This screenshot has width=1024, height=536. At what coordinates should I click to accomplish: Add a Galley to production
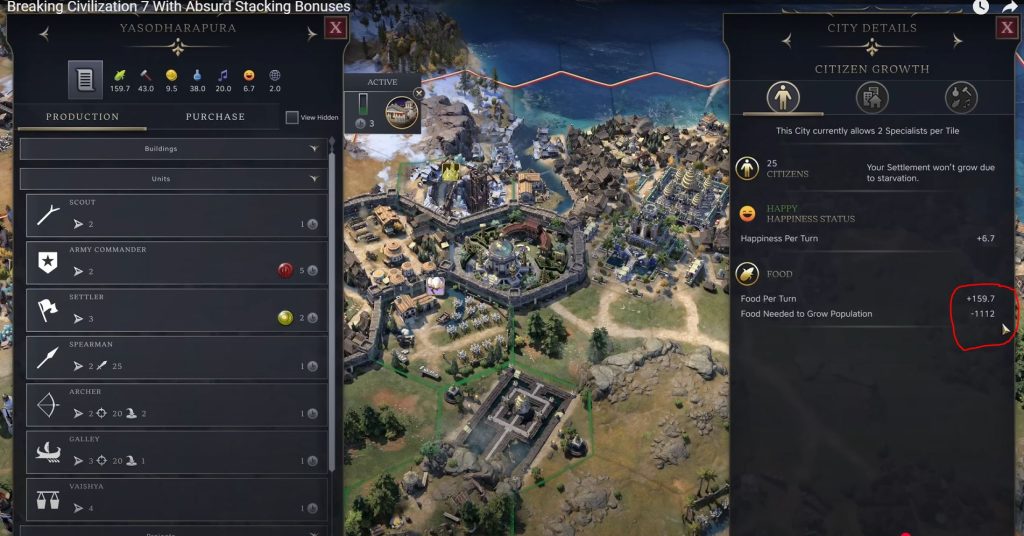click(176, 451)
